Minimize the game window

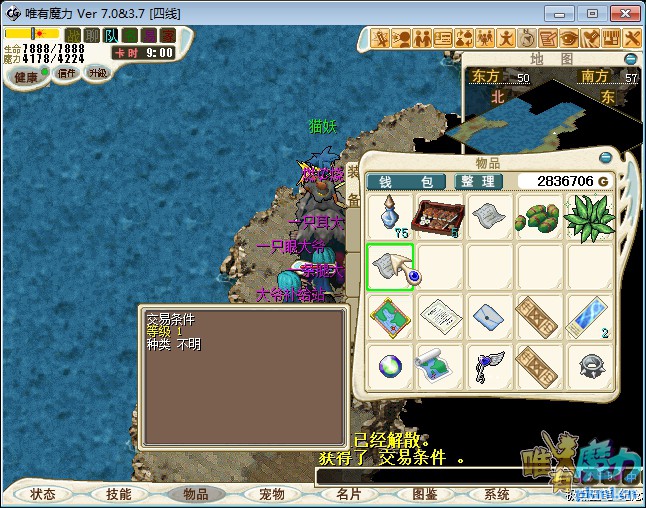click(x=566, y=13)
